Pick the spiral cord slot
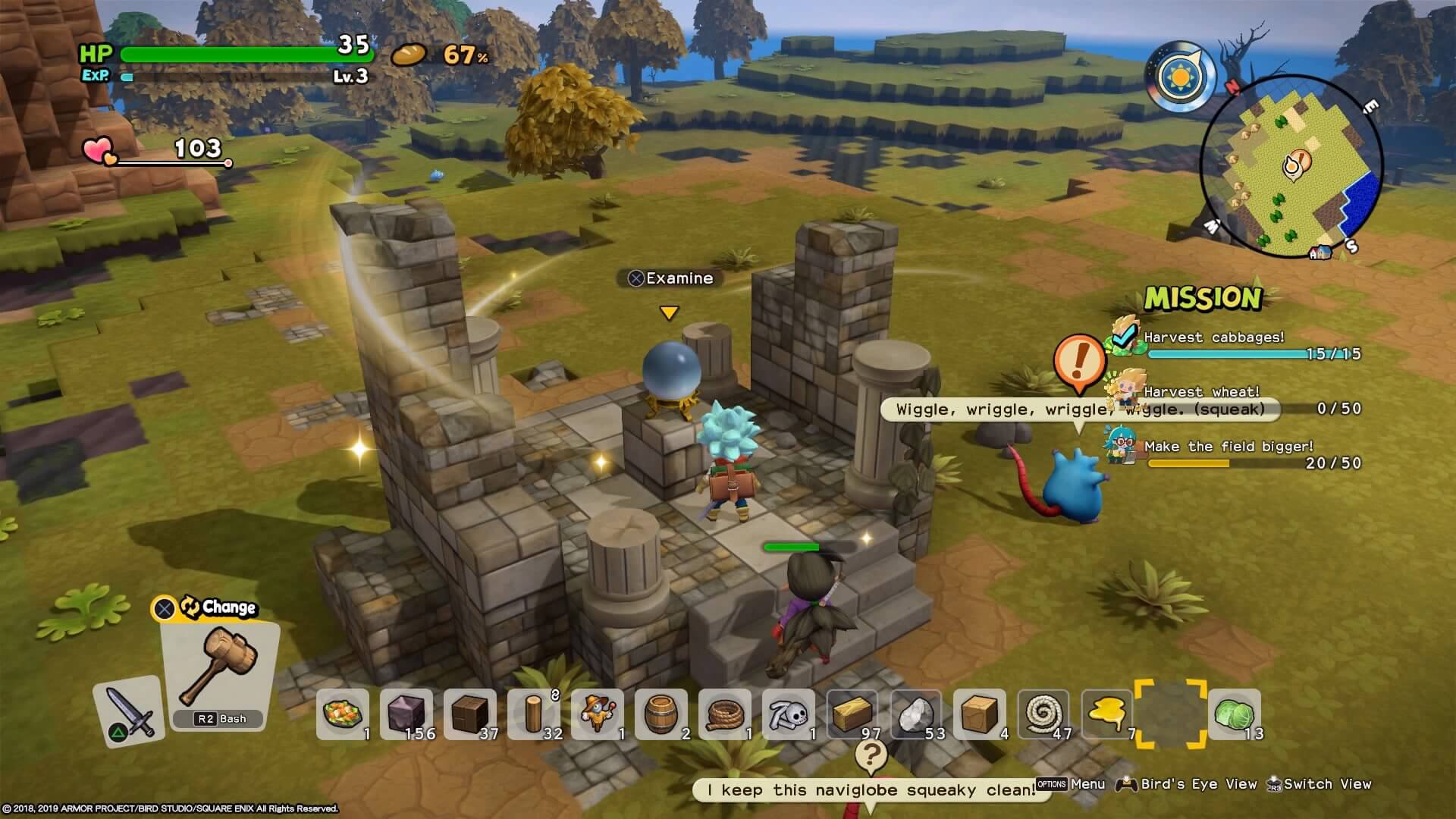Image resolution: width=1456 pixels, height=819 pixels. (x=1043, y=714)
